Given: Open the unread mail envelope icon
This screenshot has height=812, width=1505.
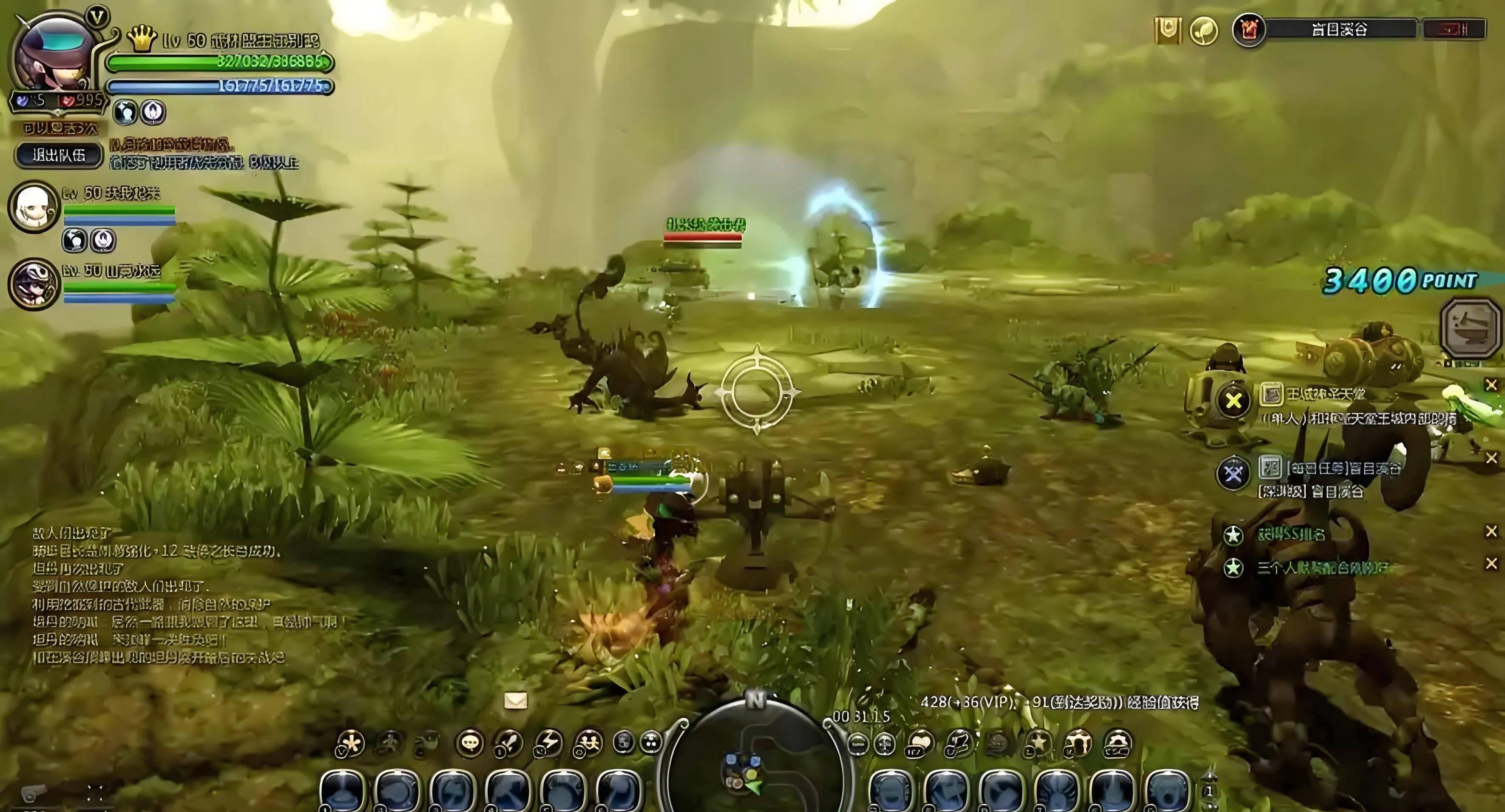Looking at the screenshot, I should [515, 701].
